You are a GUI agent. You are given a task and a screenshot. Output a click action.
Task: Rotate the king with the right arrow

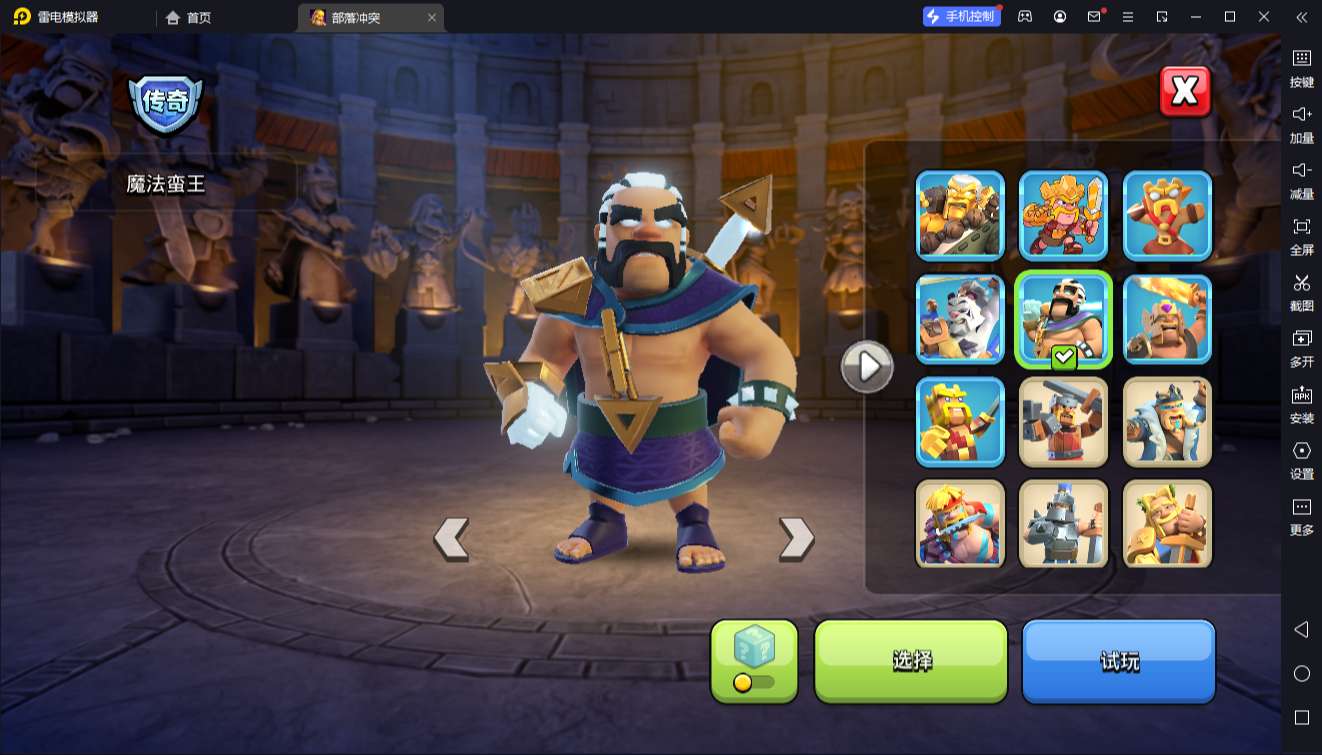[x=796, y=538]
